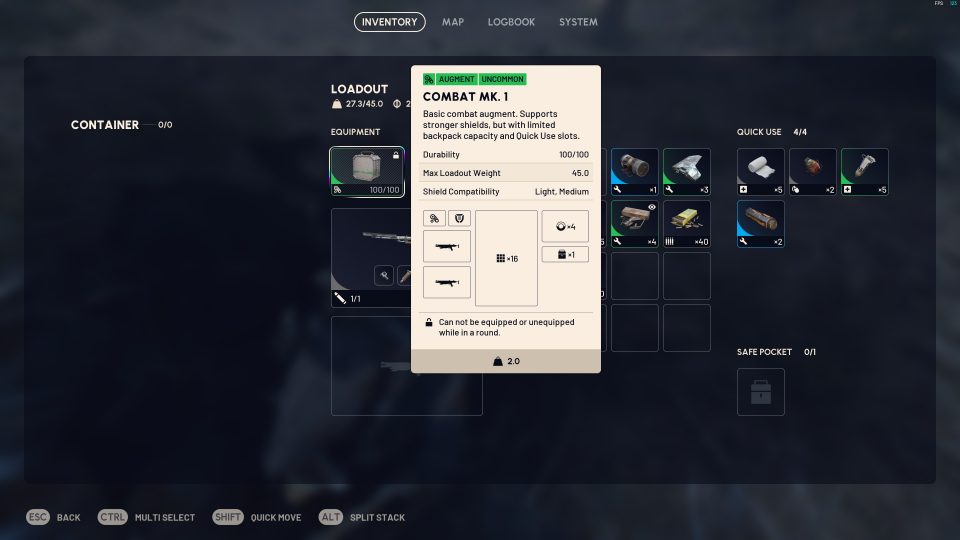Switch to the Map tab
This screenshot has width=960, height=540.
tap(453, 22)
